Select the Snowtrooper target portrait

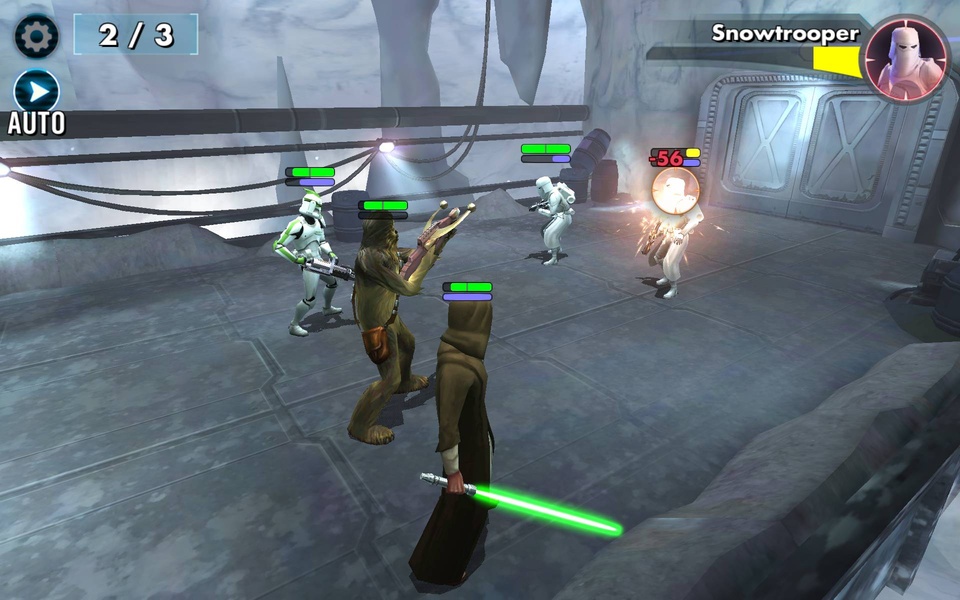[906, 58]
